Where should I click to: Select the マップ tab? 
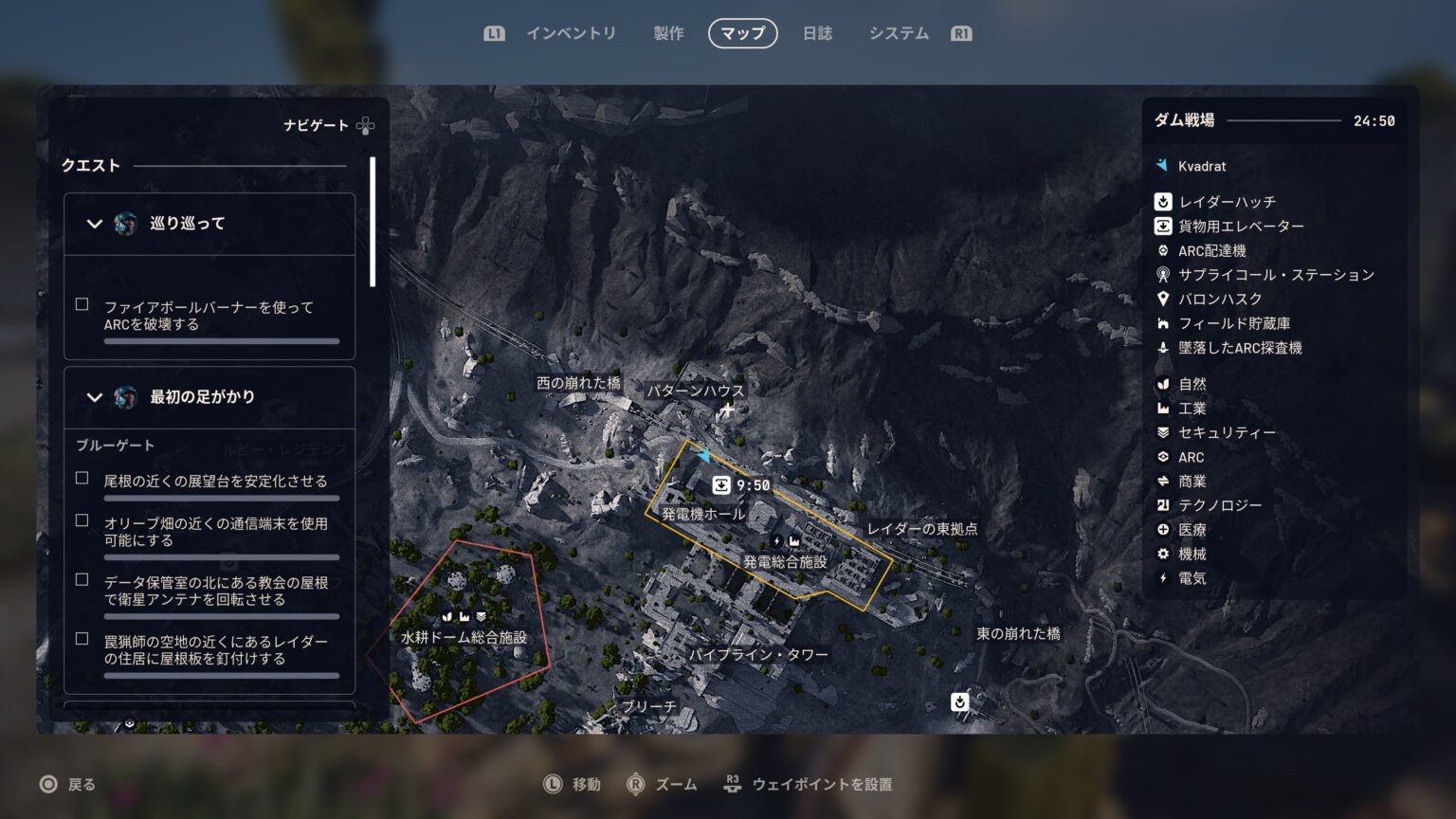[x=742, y=33]
